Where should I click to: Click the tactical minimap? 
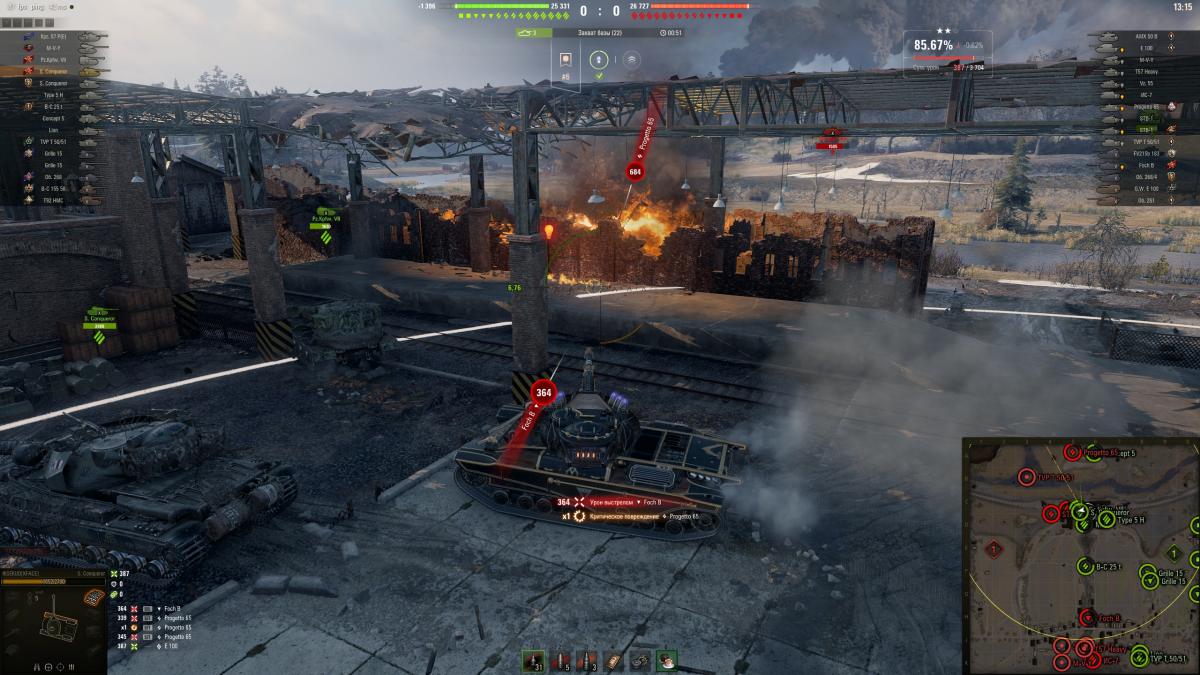pyautogui.click(x=1080, y=555)
